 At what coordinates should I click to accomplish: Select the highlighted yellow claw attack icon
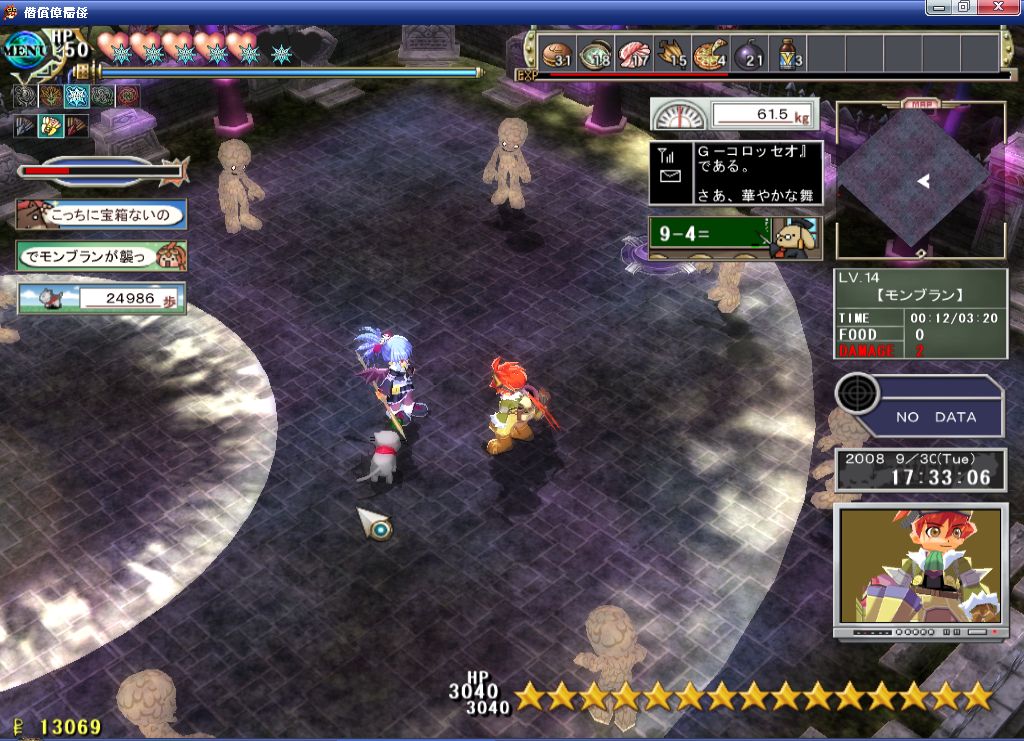(50, 126)
